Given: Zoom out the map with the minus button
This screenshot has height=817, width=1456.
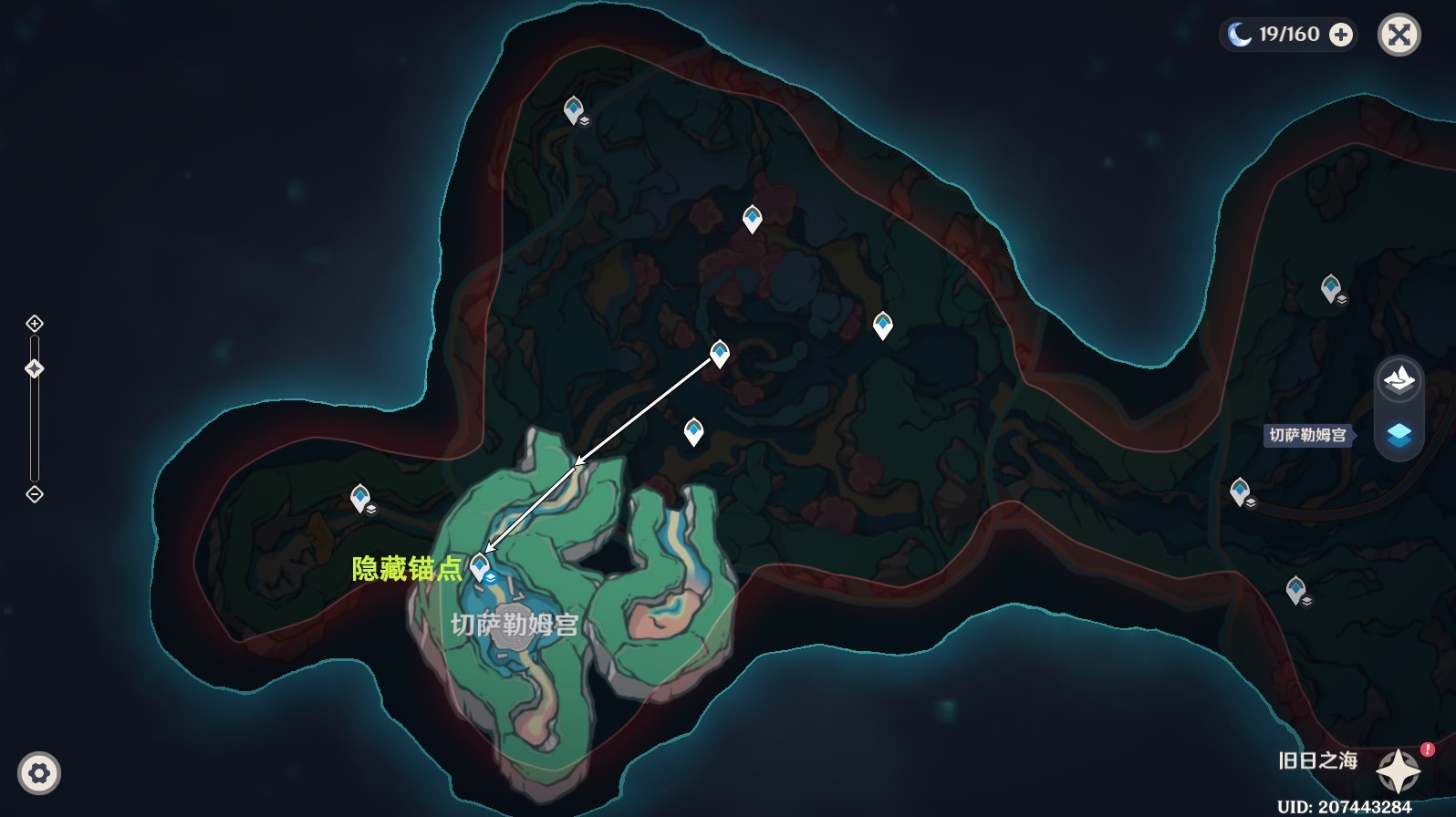Looking at the screenshot, I should pos(35,494).
